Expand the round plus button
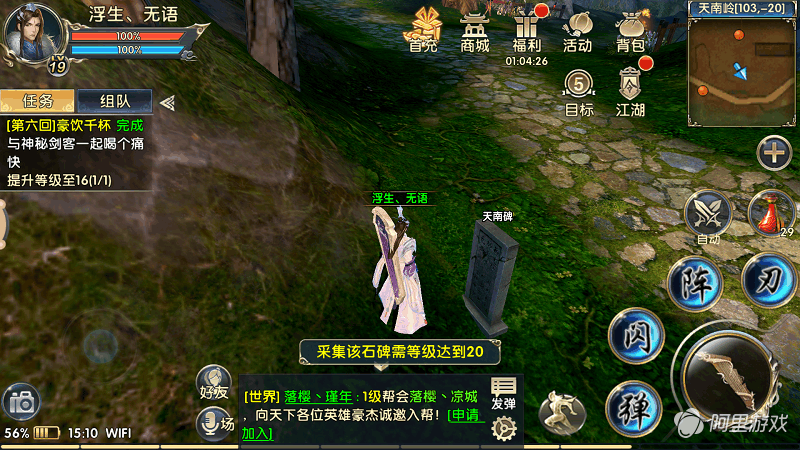This screenshot has width=800, height=450. click(774, 153)
